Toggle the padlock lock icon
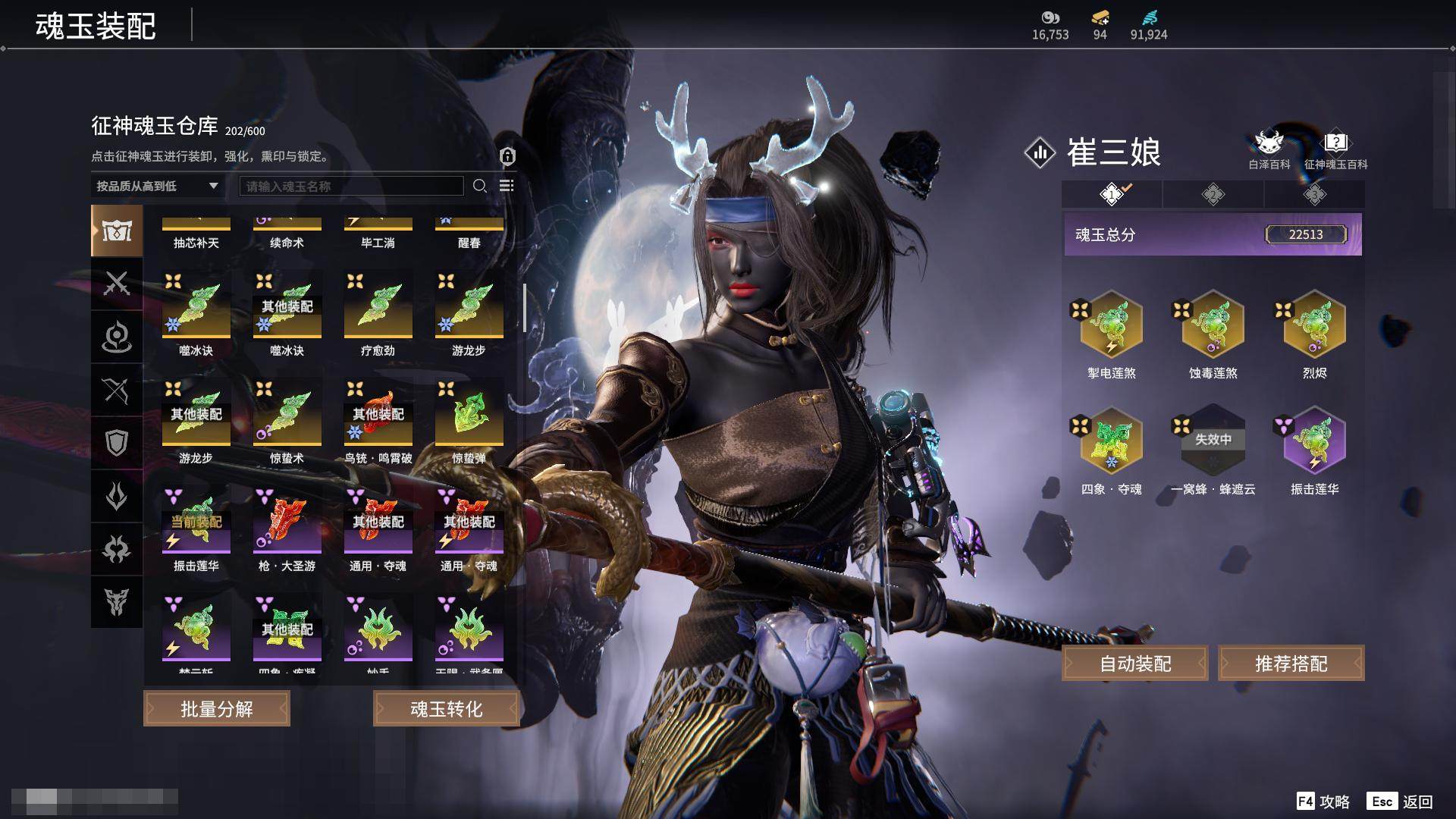Viewport: 1456px width, 819px height. [x=507, y=156]
